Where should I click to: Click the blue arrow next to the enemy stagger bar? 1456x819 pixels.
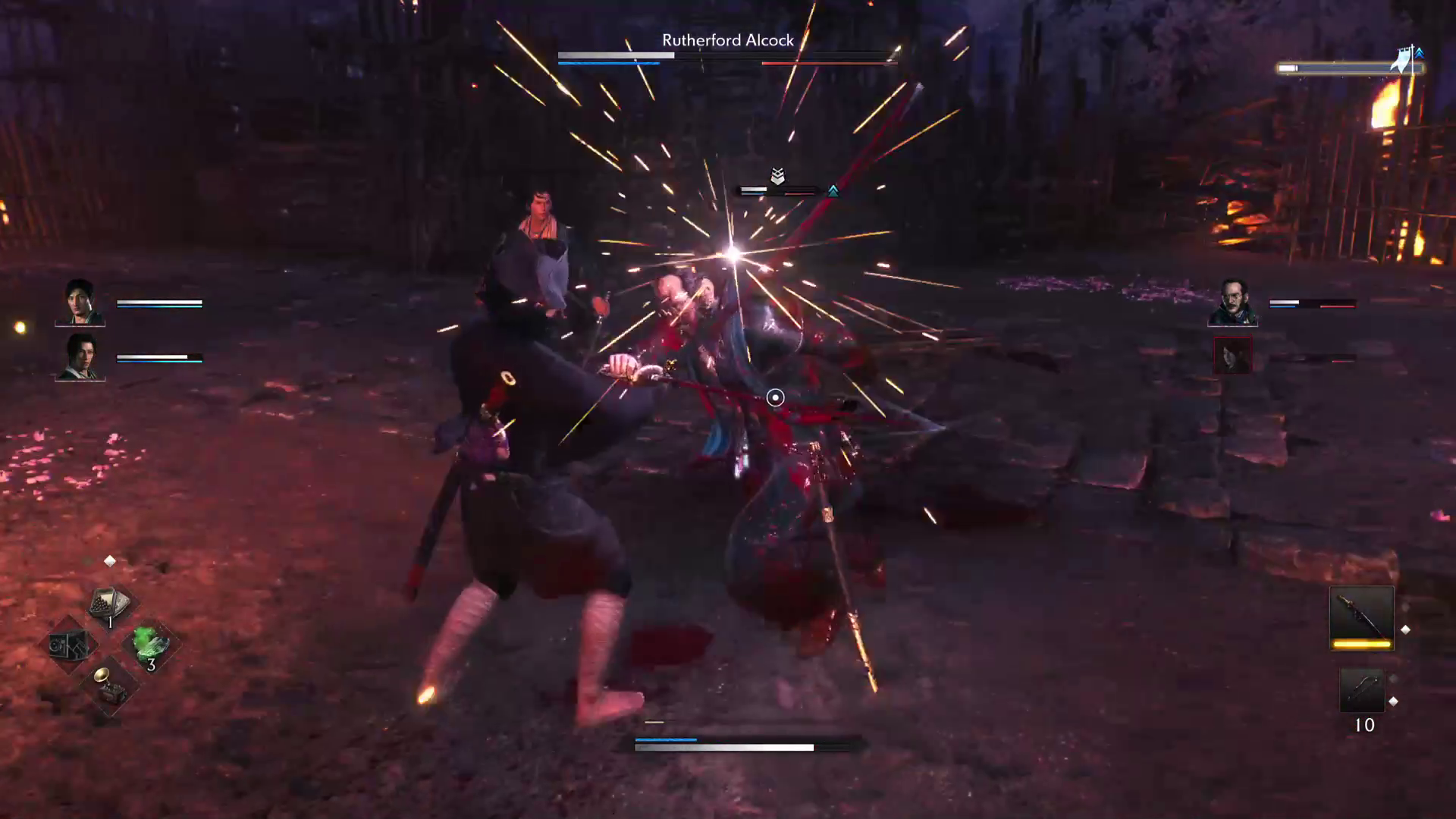pyautogui.click(x=834, y=190)
